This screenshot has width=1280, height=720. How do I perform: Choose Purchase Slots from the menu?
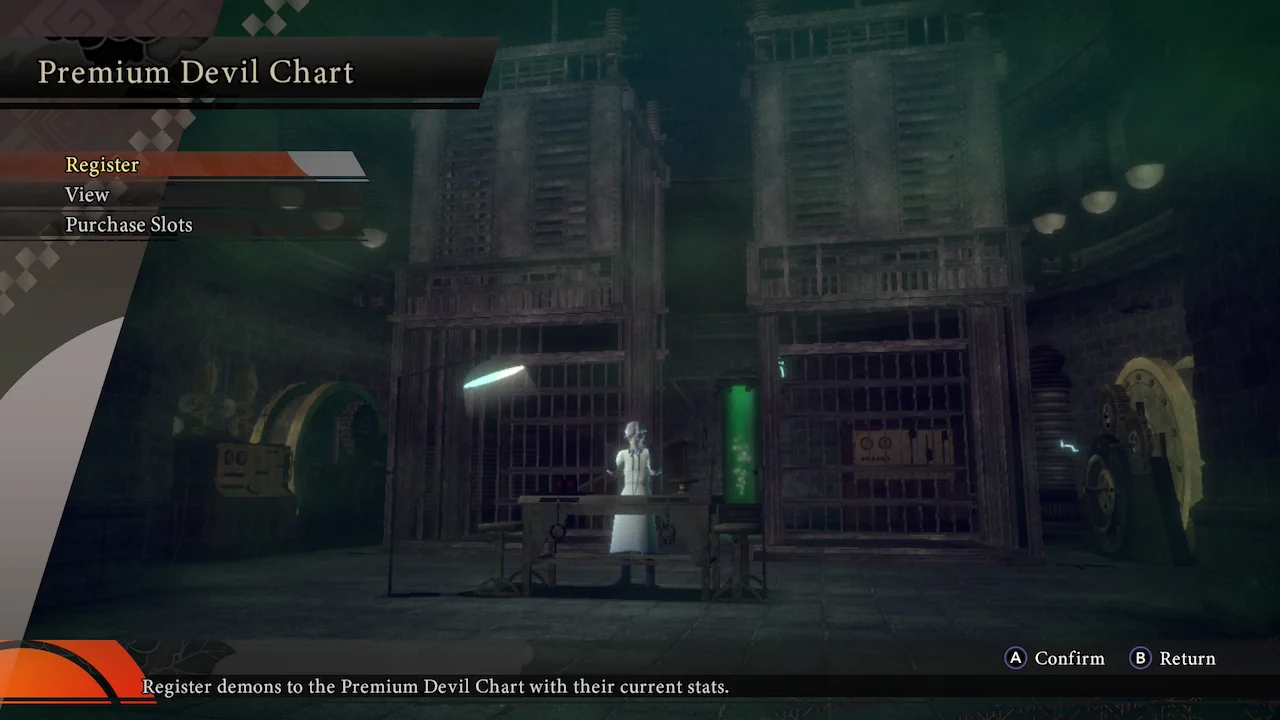(x=129, y=225)
